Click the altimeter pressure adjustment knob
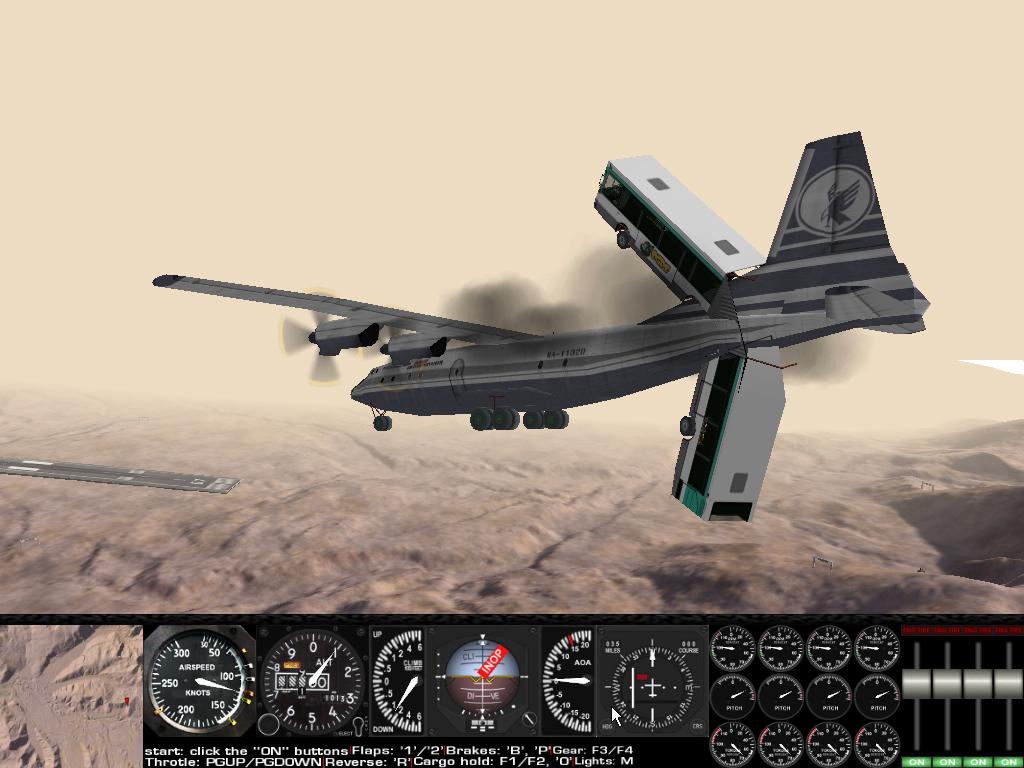 click(269, 725)
